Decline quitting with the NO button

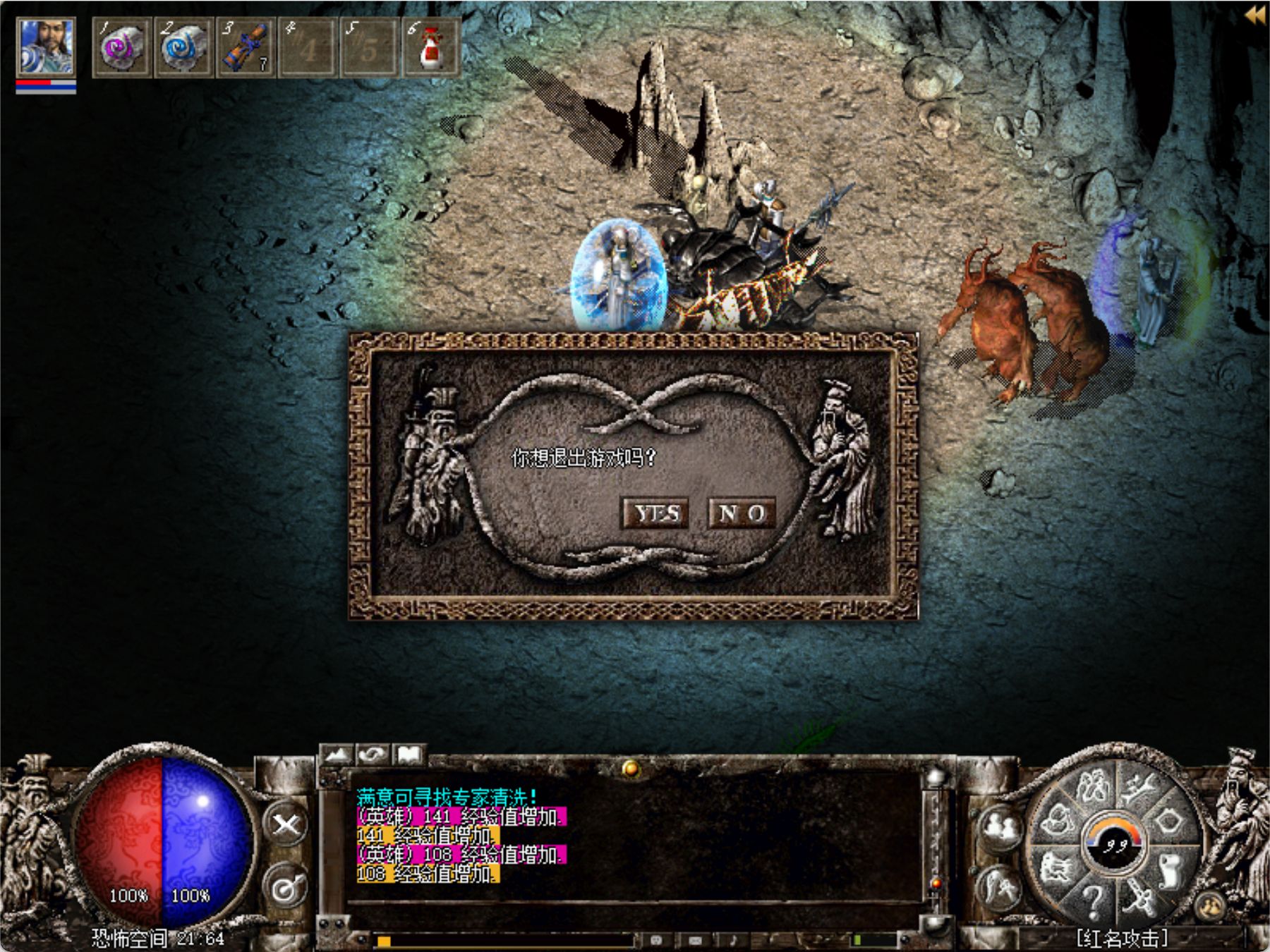pos(742,513)
